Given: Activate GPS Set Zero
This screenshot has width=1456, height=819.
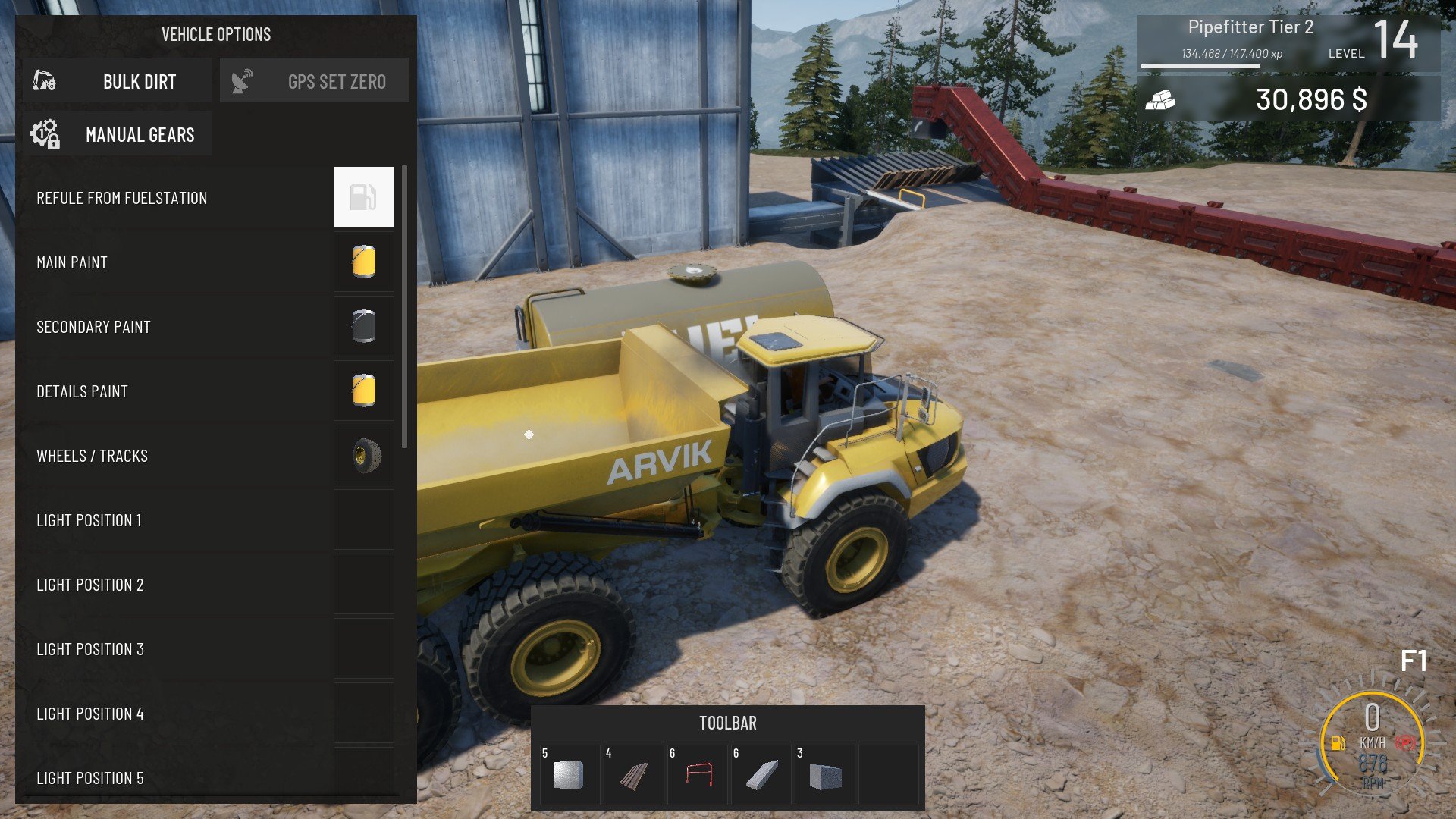Looking at the screenshot, I should pyautogui.click(x=315, y=81).
